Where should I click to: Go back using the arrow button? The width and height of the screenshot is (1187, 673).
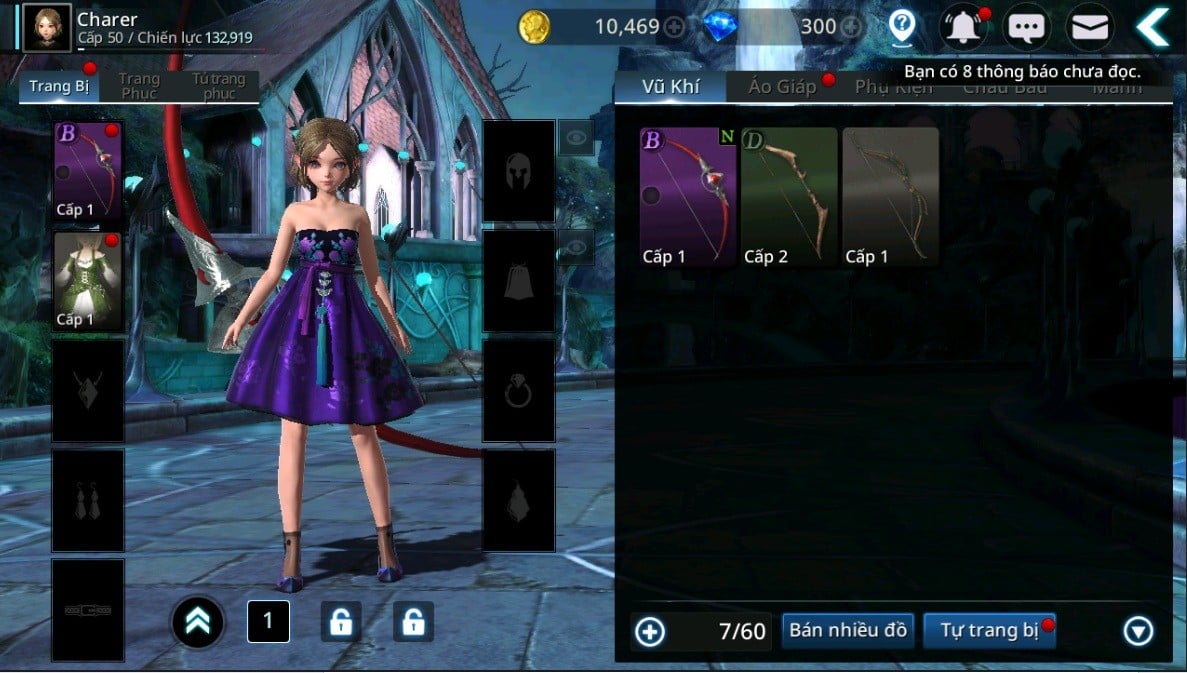point(1153,27)
